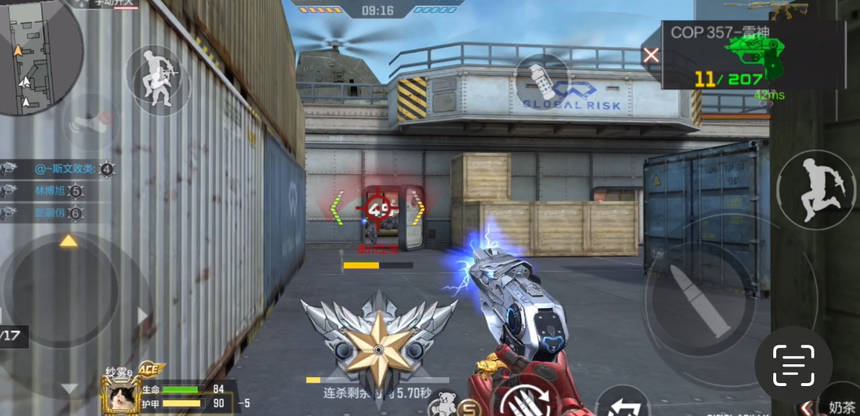This screenshot has height=416, width=860.
Task: Open the scan frame button
Action: pos(793,359)
